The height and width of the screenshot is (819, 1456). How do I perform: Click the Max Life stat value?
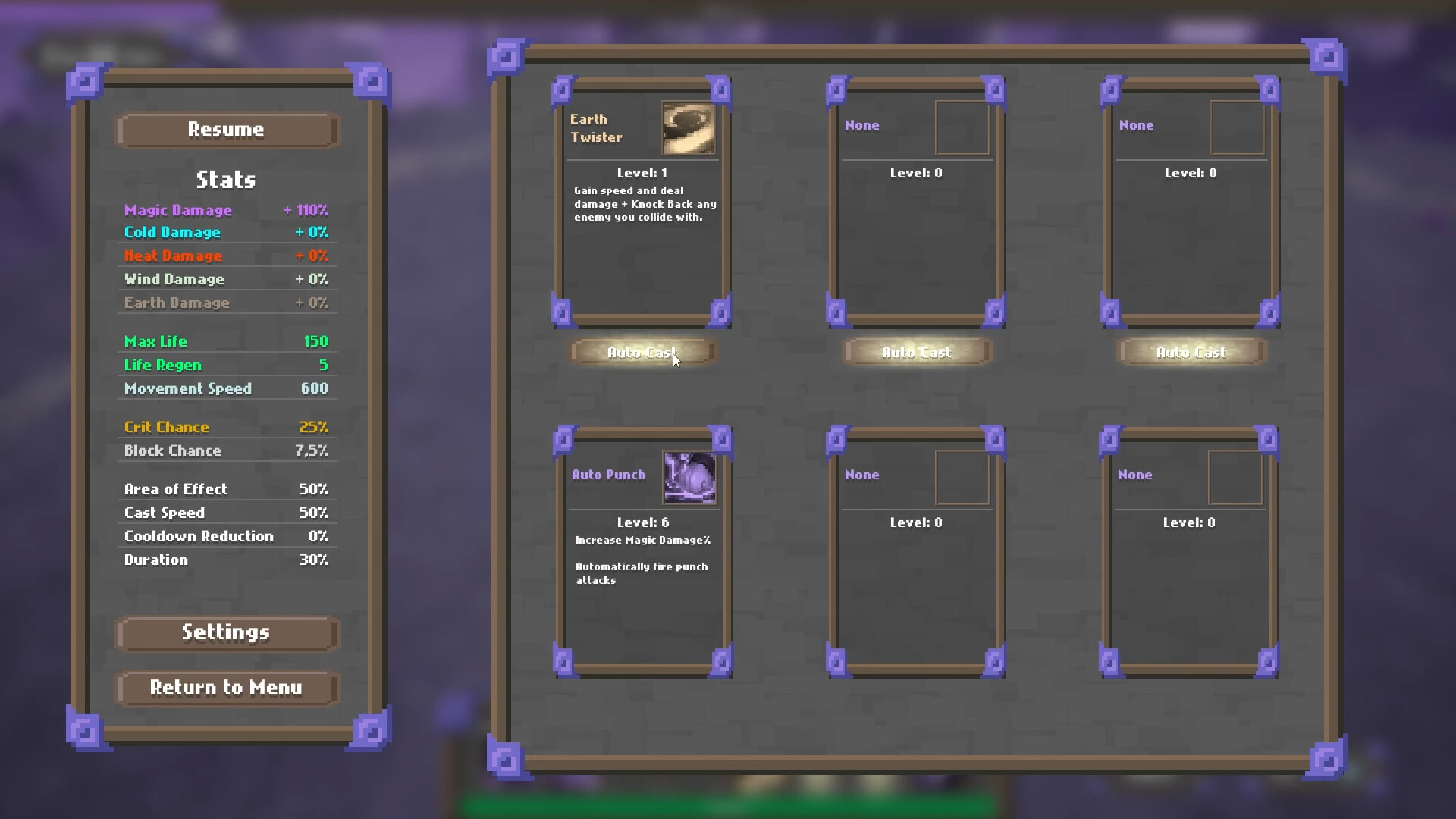tap(317, 340)
